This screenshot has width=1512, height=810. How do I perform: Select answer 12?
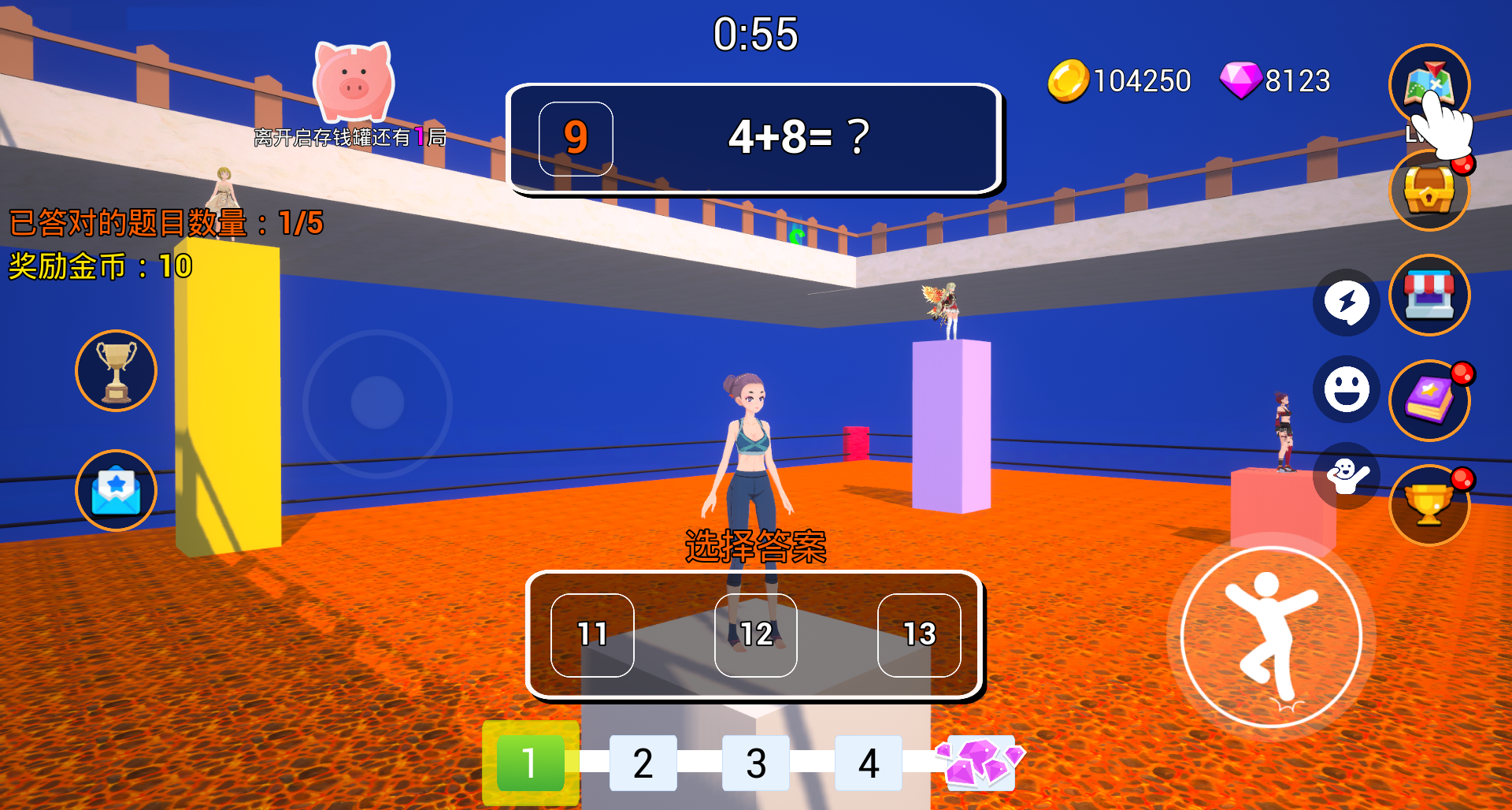755,635
